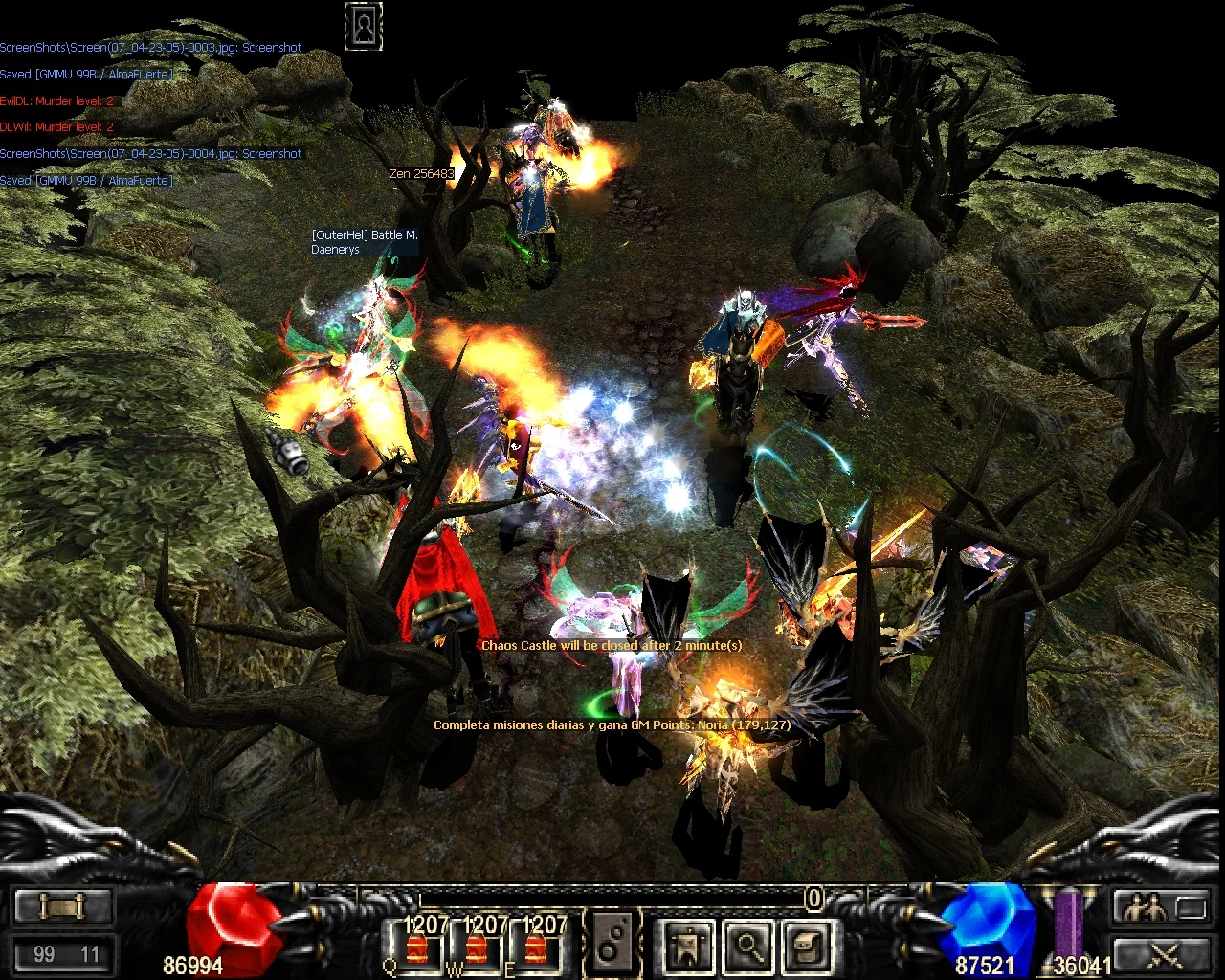This screenshot has width=1225, height=980.
Task: Click the portrait frame icon at top
Action: 364,27
